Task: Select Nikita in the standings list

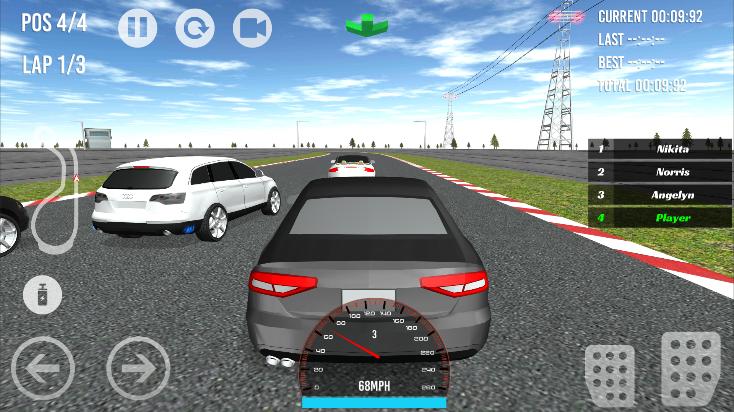Action: [659, 149]
